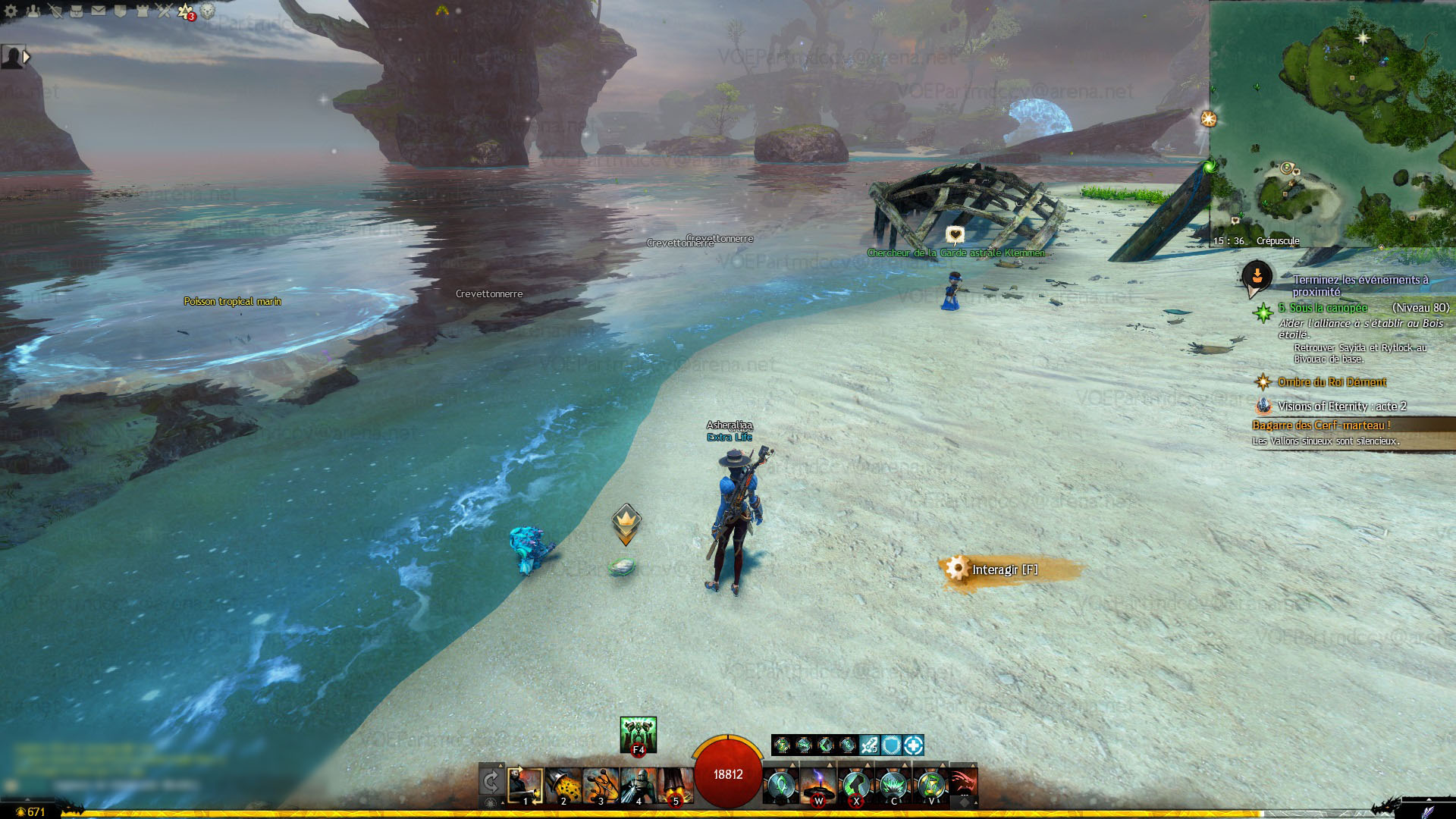
Task: Open the World vs World castle icon
Action: [x=142, y=11]
